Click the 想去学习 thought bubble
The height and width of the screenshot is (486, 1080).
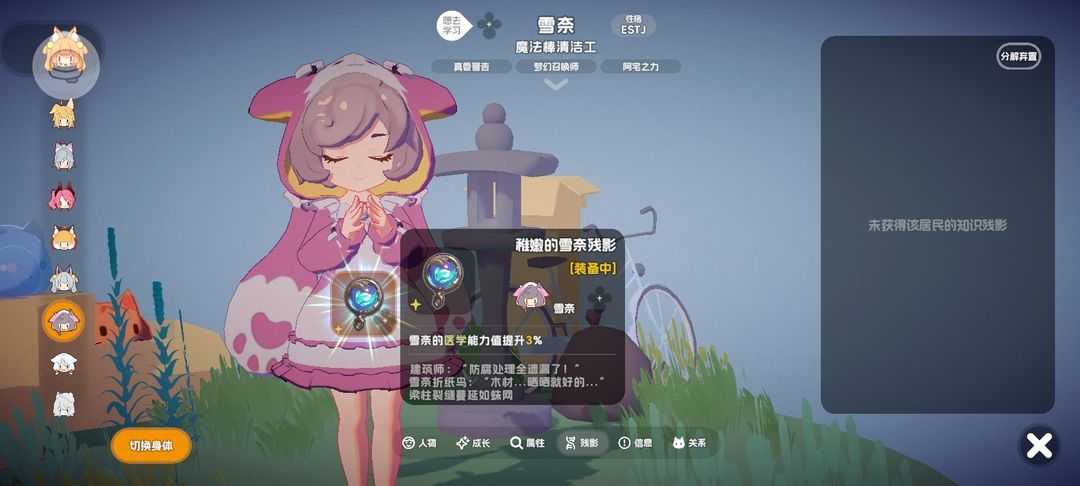click(x=453, y=25)
